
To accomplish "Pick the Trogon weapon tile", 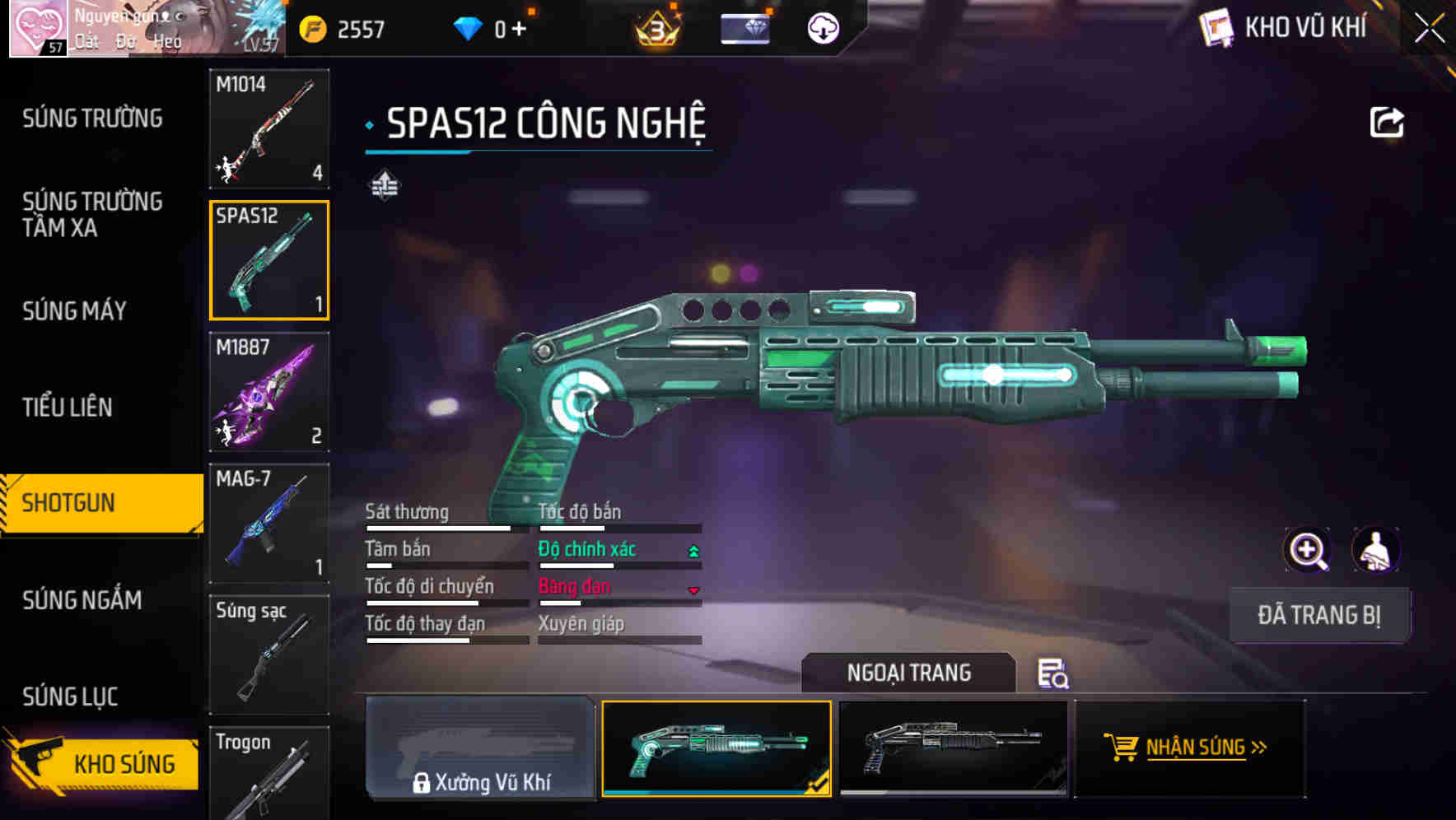I will (x=269, y=774).
